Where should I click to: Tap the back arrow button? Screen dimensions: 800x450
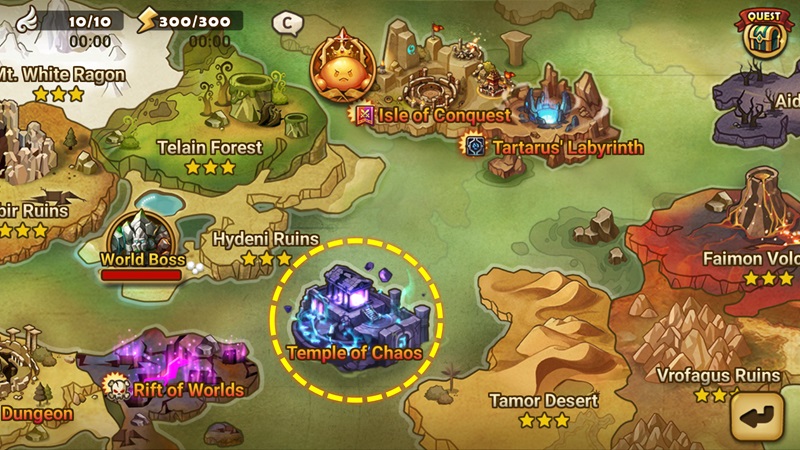point(756,415)
